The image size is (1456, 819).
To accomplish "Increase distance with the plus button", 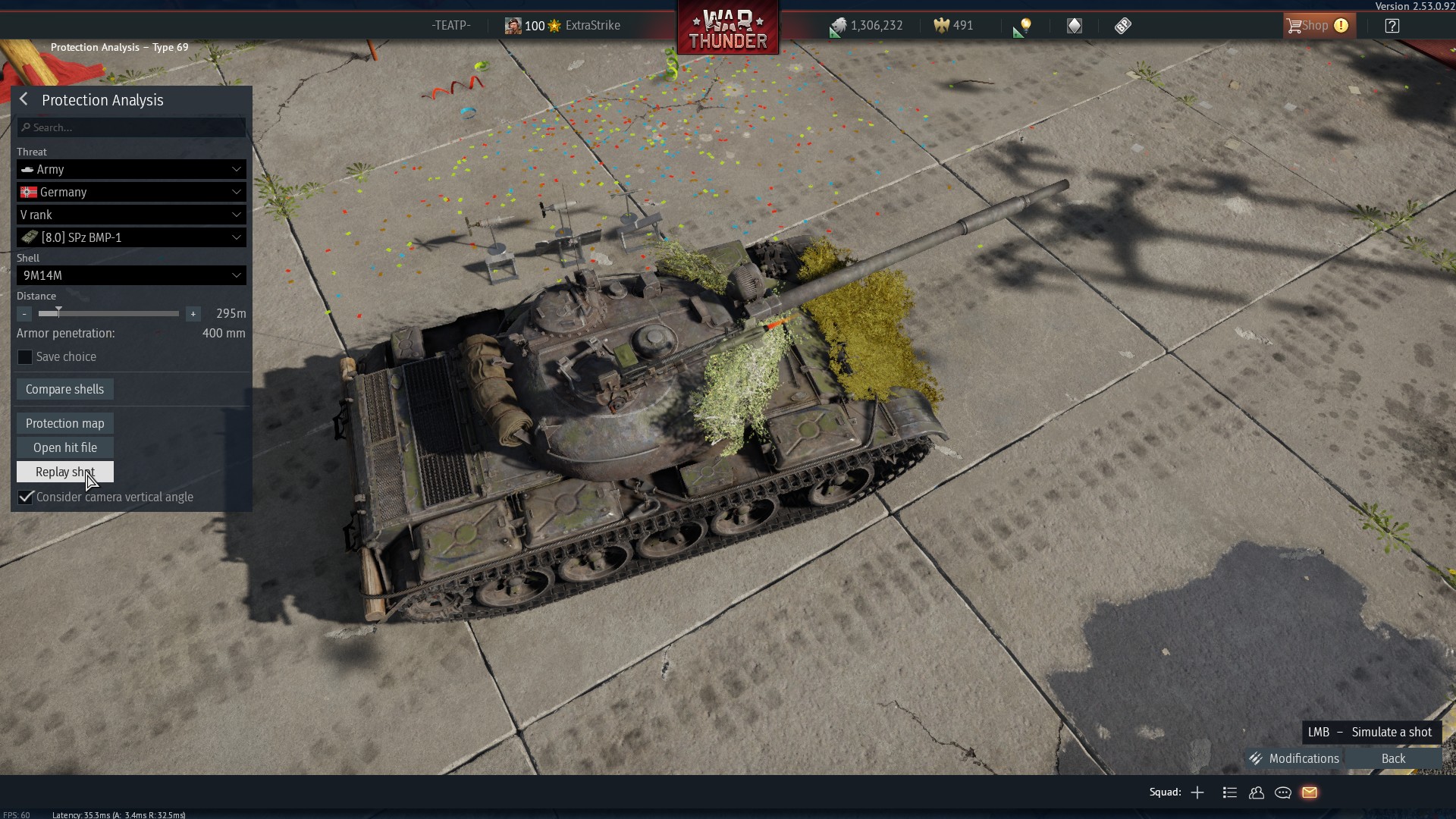I will point(193,314).
